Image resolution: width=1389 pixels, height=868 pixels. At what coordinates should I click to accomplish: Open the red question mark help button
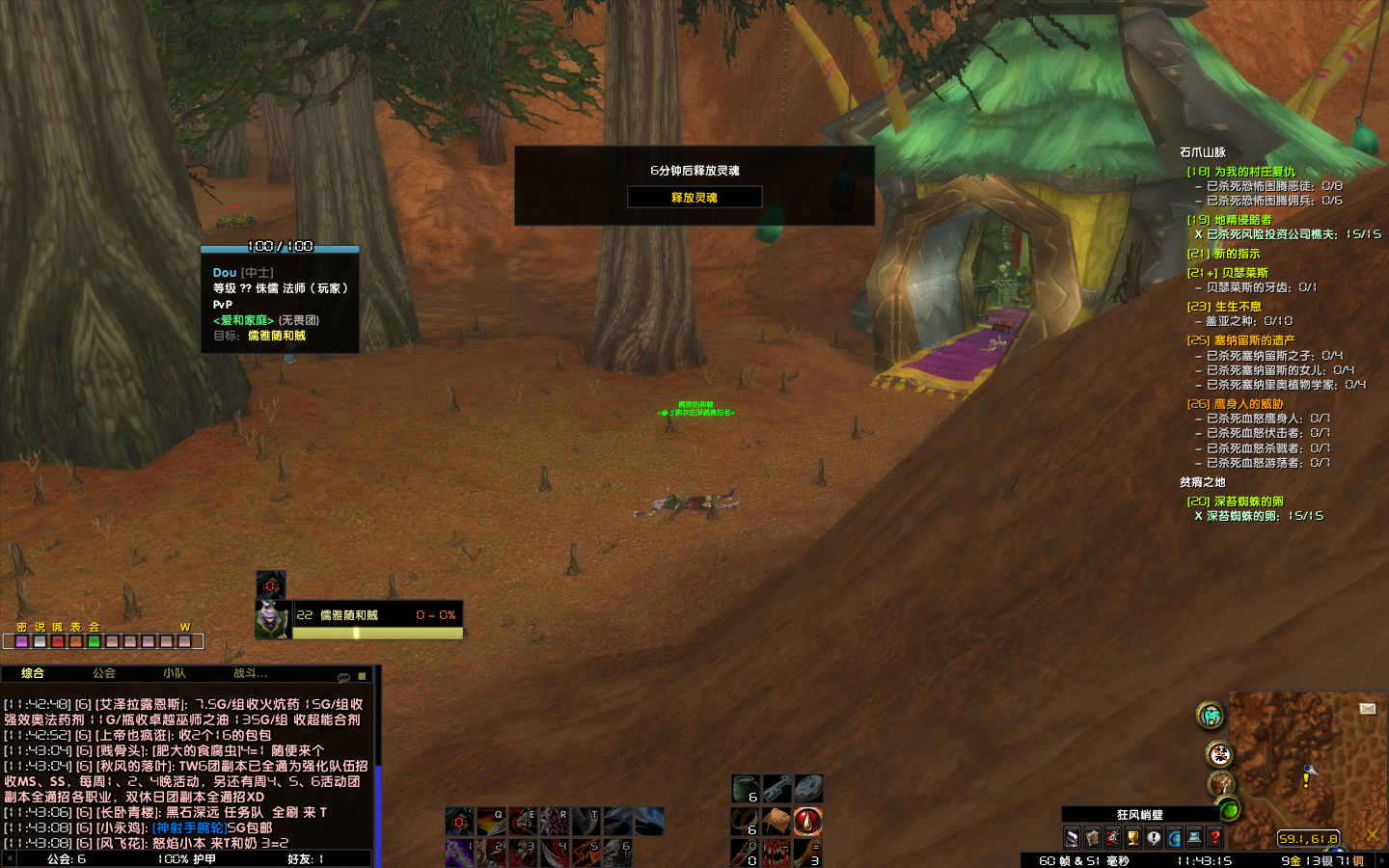1214,838
